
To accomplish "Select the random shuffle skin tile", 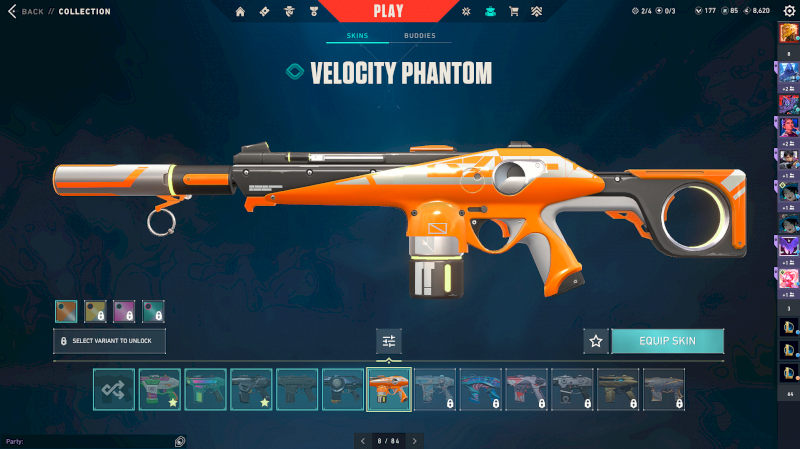I will pos(114,390).
